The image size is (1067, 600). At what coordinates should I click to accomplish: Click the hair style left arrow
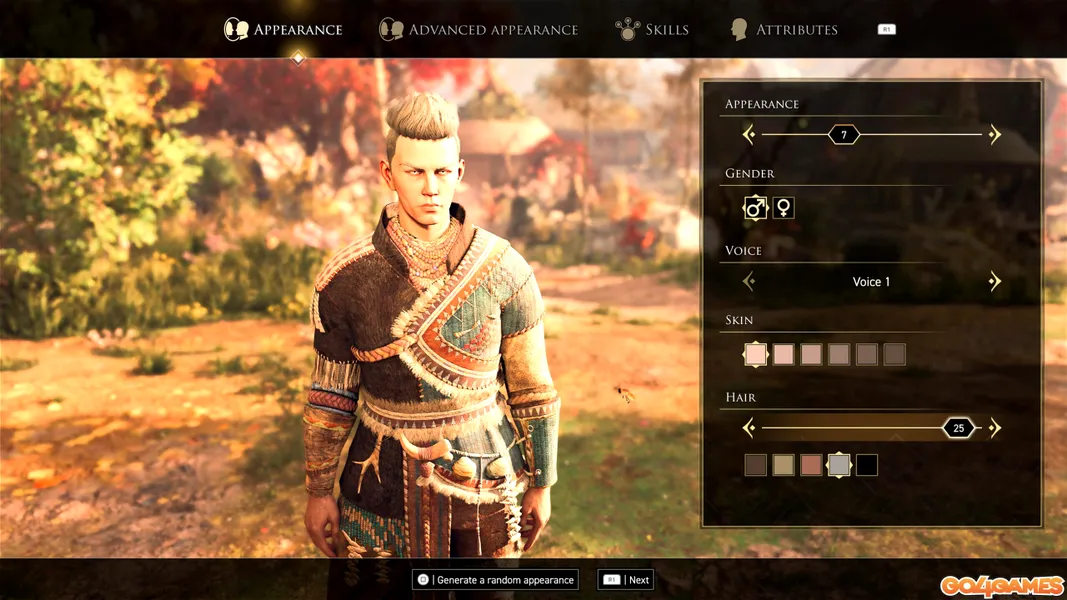[x=749, y=428]
